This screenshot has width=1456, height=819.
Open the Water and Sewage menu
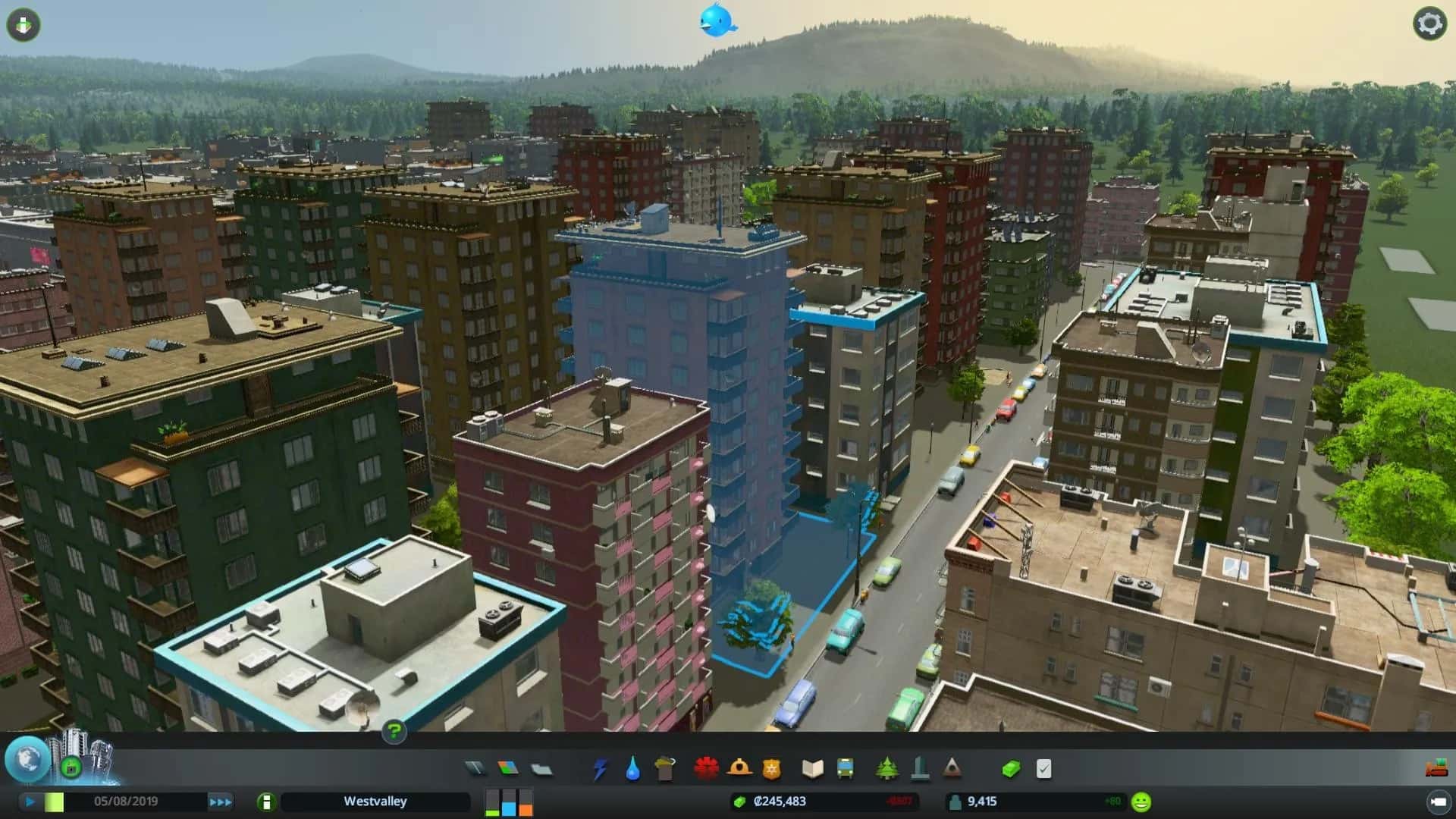[x=635, y=769]
